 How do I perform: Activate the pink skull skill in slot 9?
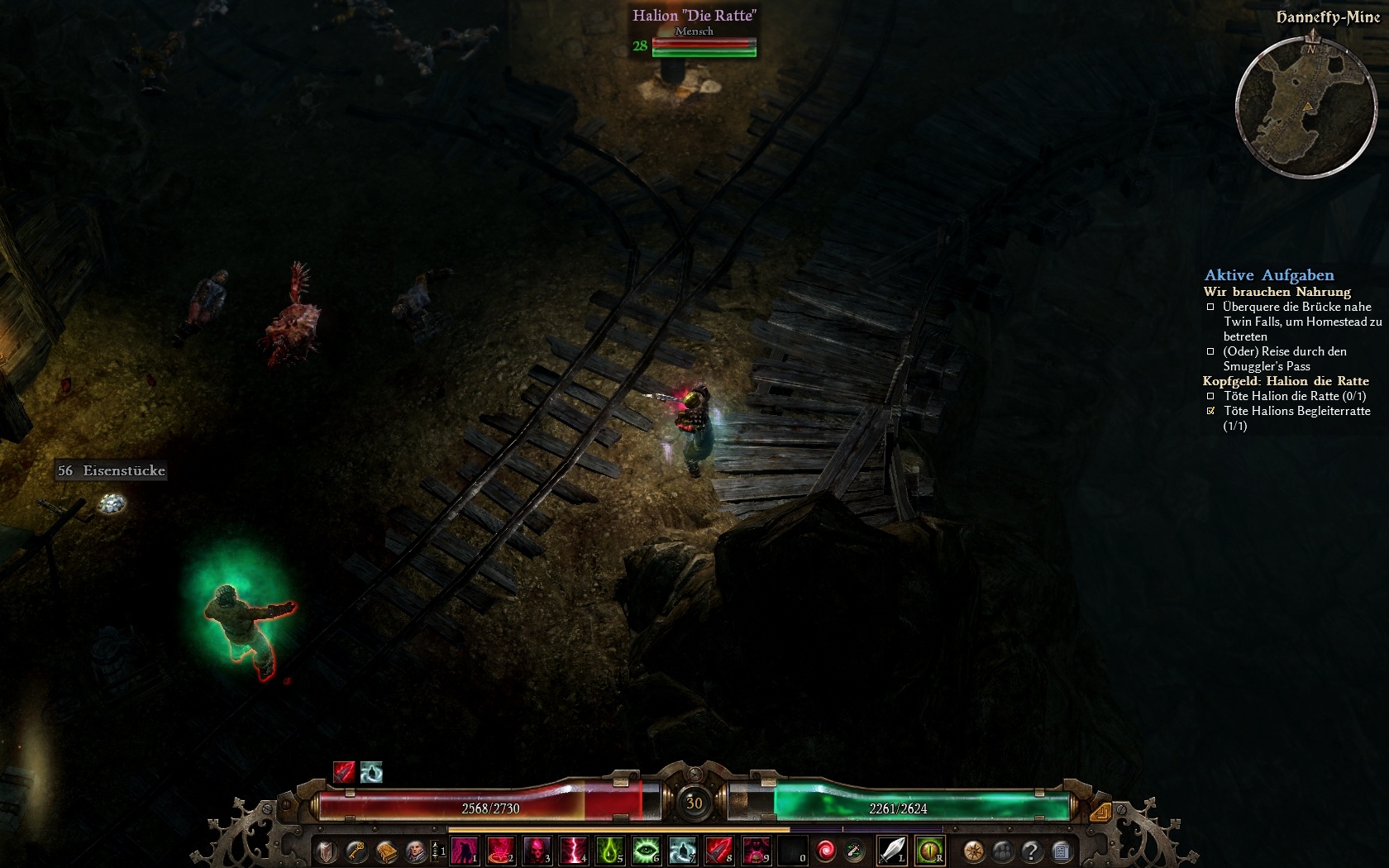coord(756,851)
